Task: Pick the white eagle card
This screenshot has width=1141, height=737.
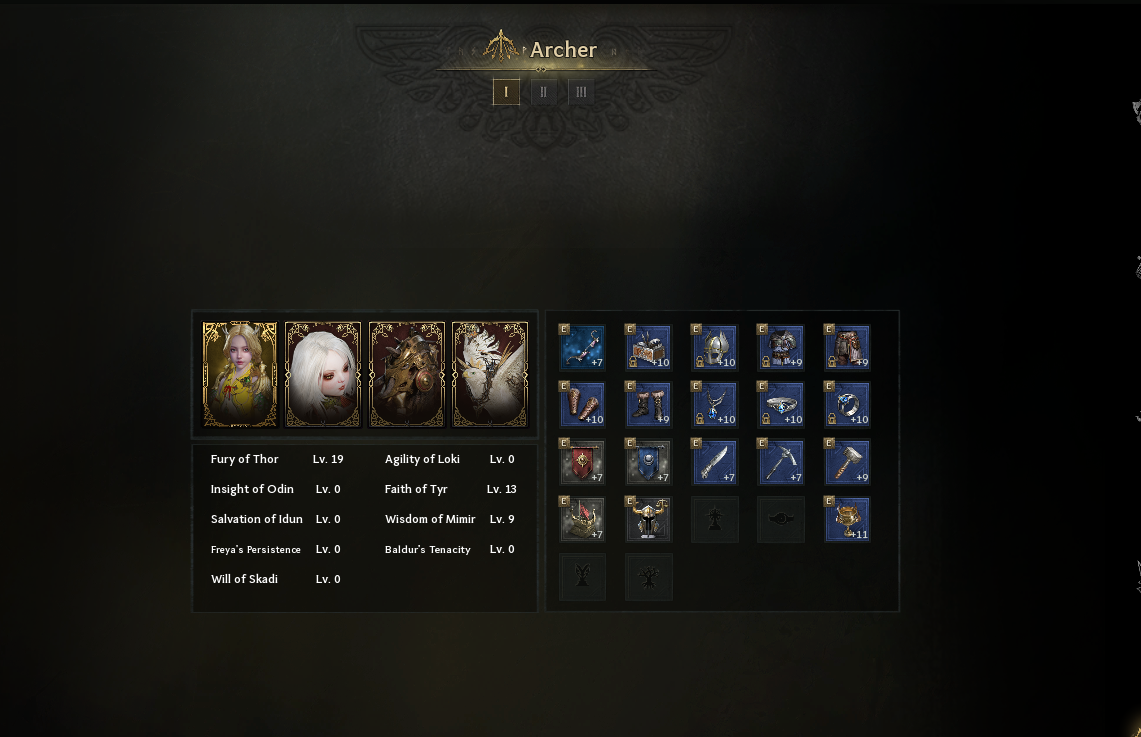Action: pyautogui.click(x=490, y=374)
